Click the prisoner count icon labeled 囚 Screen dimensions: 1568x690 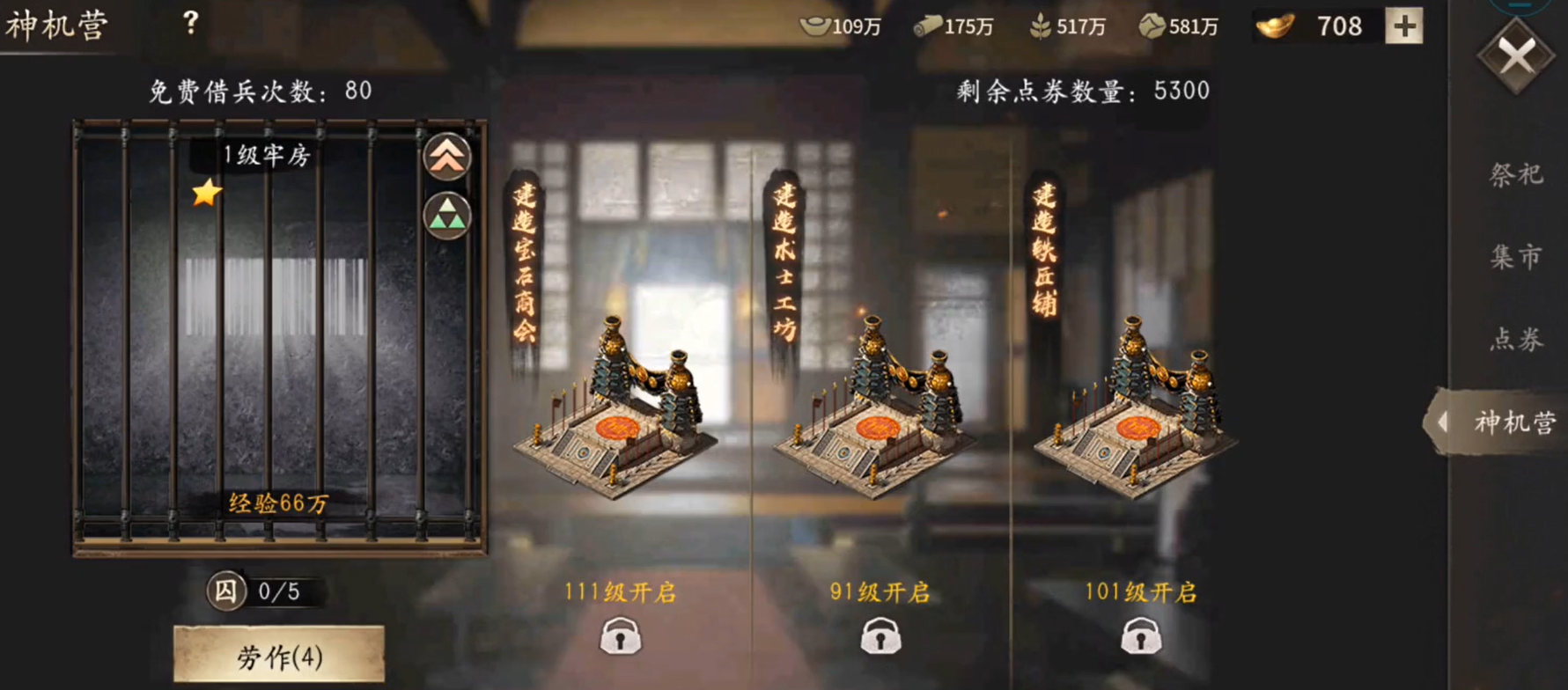[228, 591]
